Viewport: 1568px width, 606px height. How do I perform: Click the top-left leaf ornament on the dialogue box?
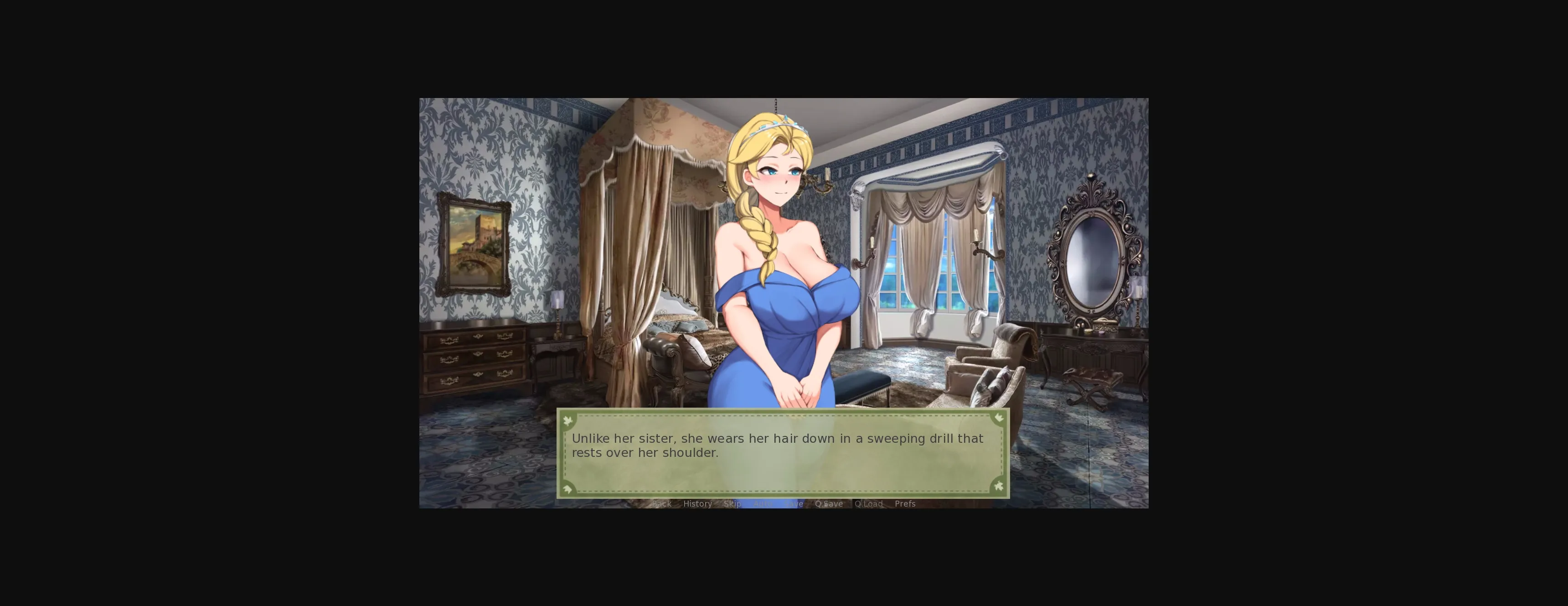[x=568, y=420]
